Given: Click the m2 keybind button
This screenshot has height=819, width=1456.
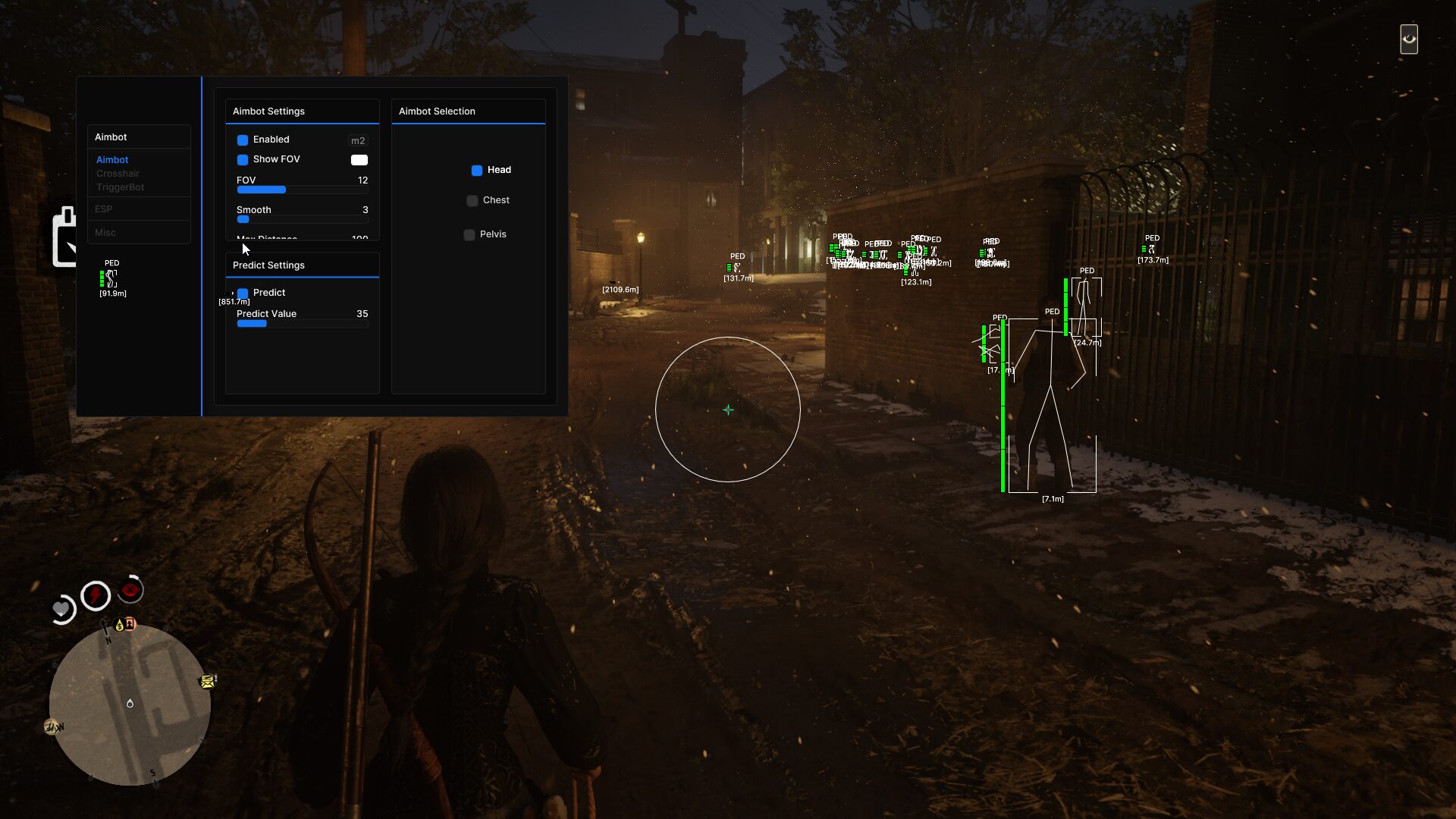Looking at the screenshot, I should 358,140.
